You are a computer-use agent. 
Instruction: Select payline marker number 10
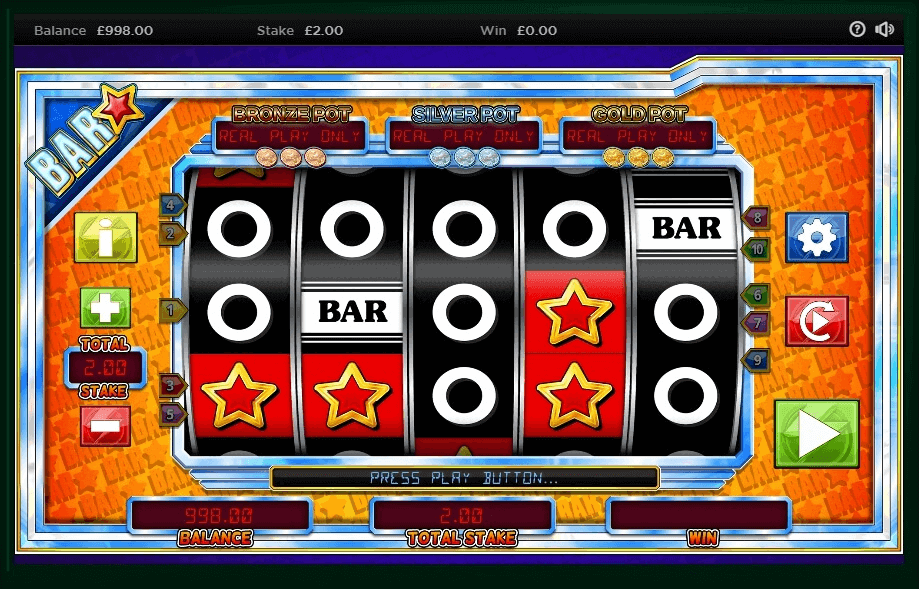tap(756, 248)
